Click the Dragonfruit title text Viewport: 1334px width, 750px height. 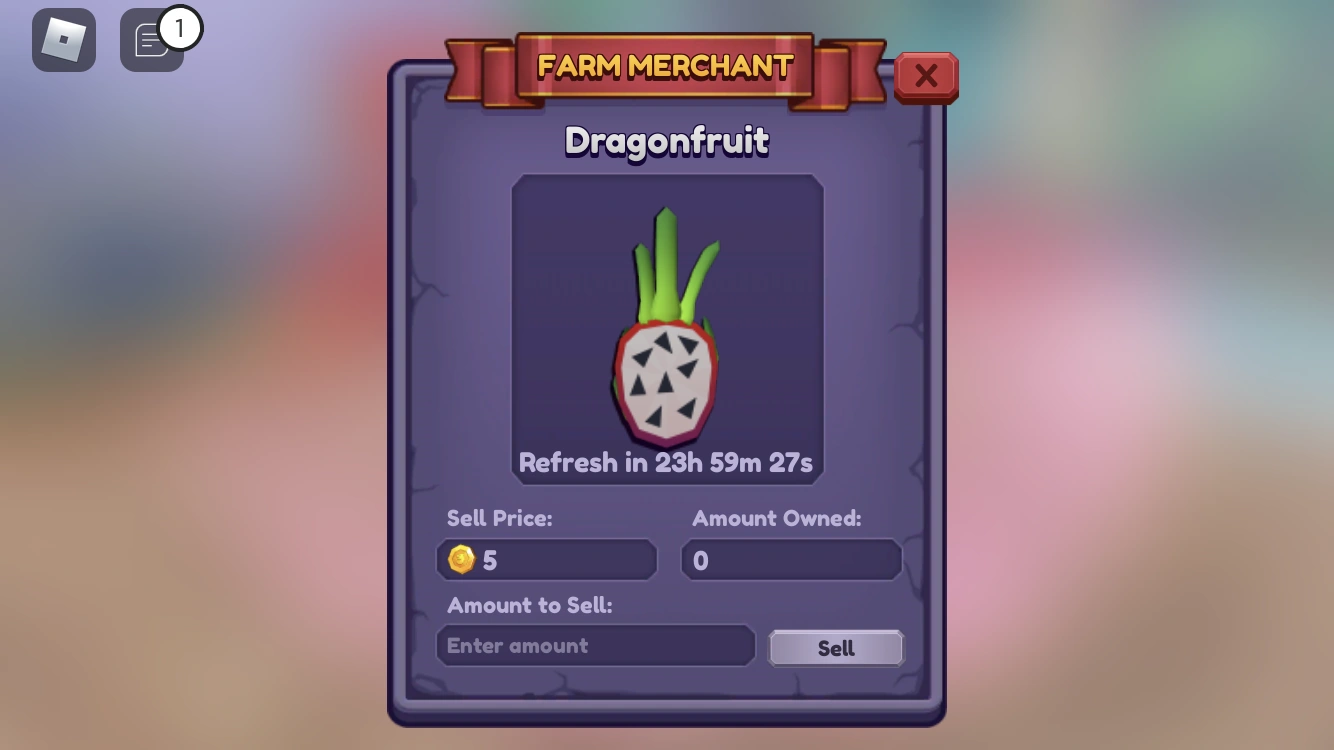tap(666, 141)
